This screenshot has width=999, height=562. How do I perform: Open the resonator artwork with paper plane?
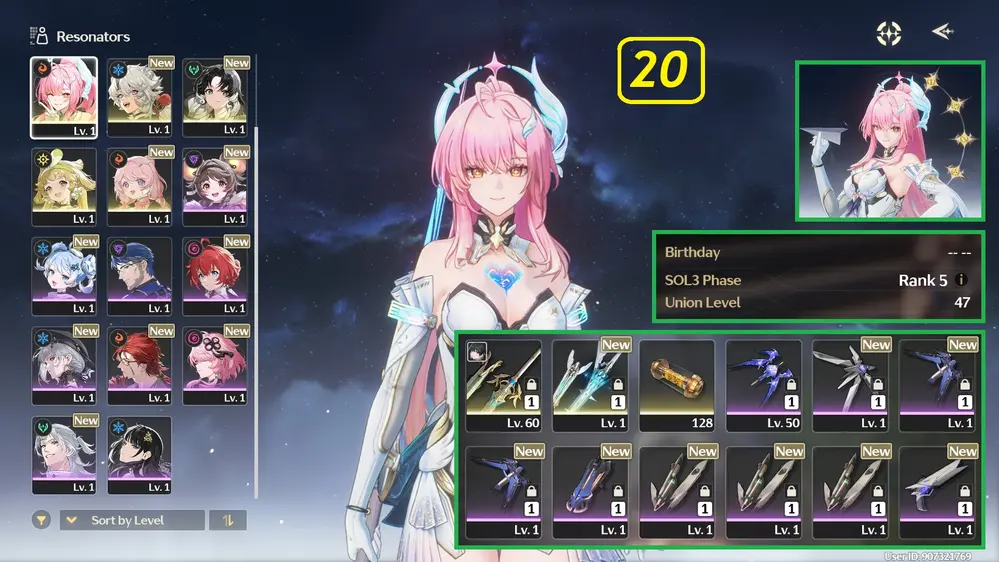pos(889,141)
